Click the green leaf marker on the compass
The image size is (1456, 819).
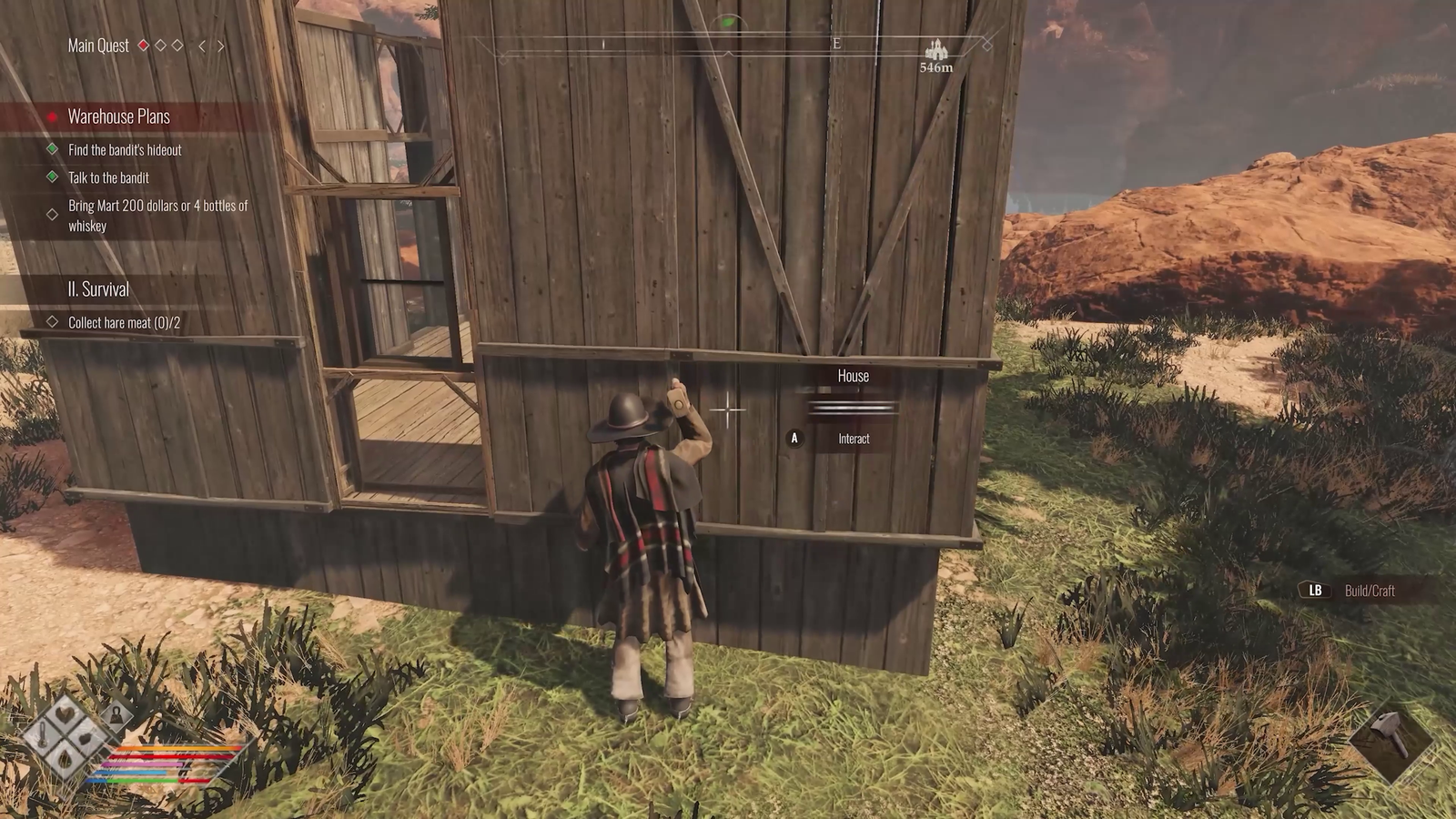coord(727,22)
